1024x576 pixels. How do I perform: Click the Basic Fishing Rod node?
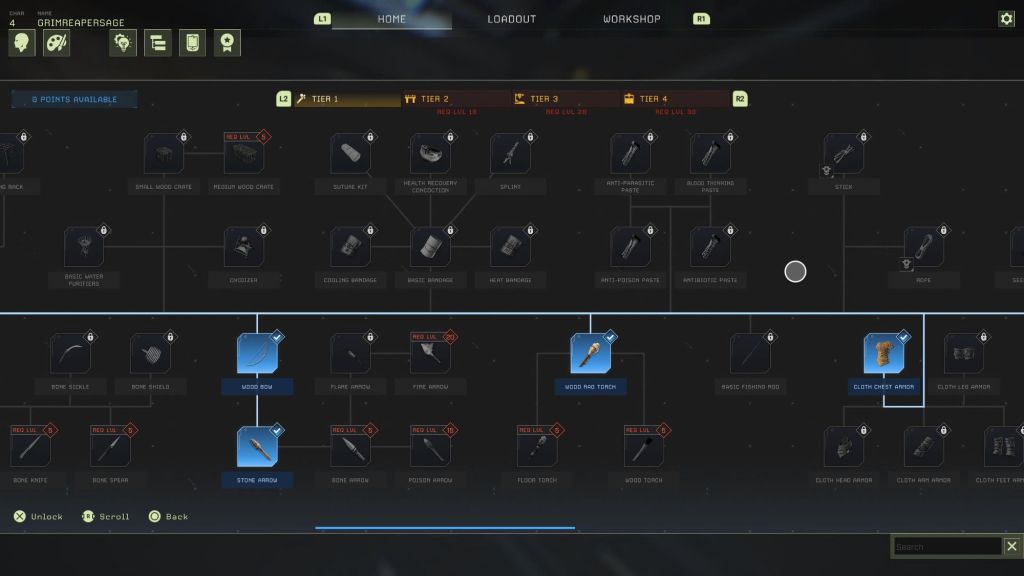pyautogui.click(x=750, y=354)
